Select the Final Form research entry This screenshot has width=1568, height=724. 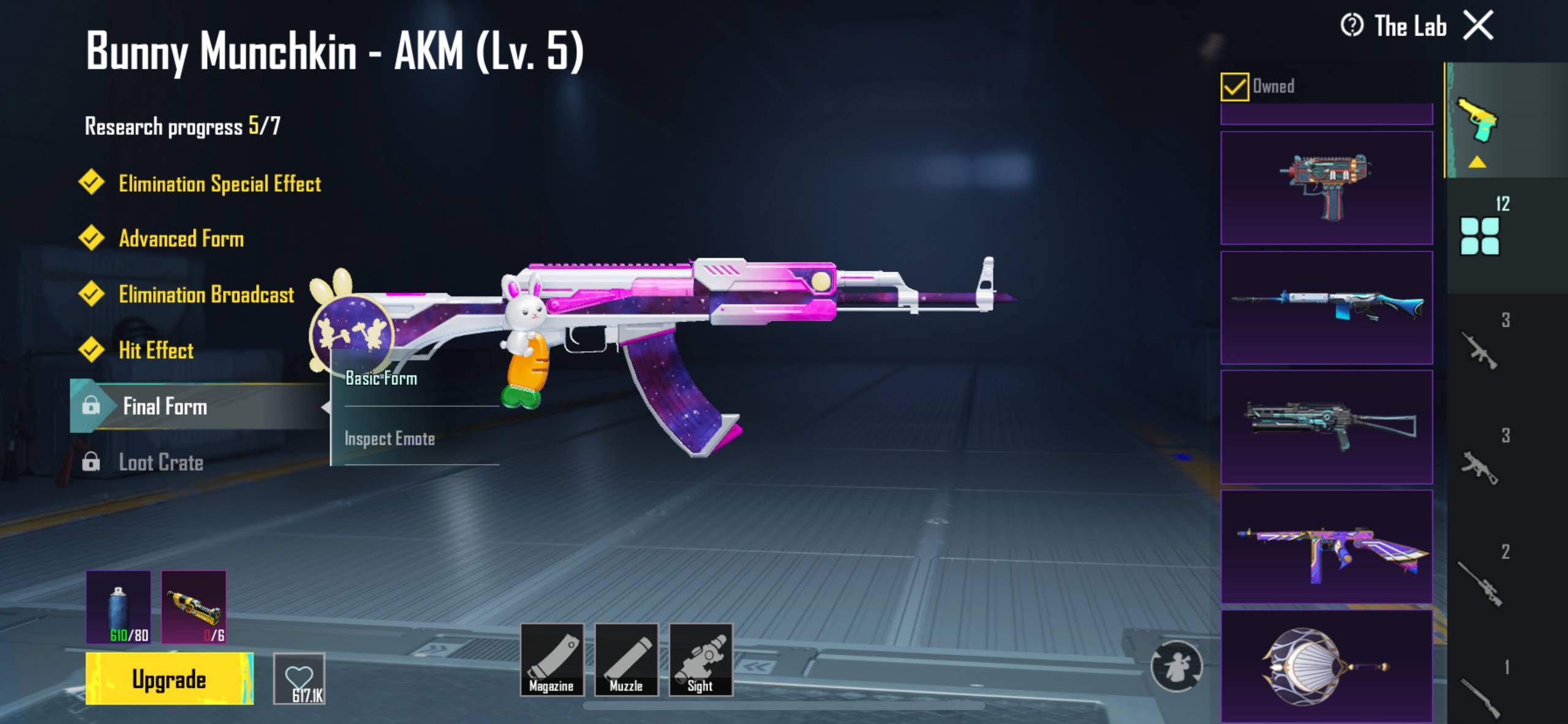pos(165,406)
